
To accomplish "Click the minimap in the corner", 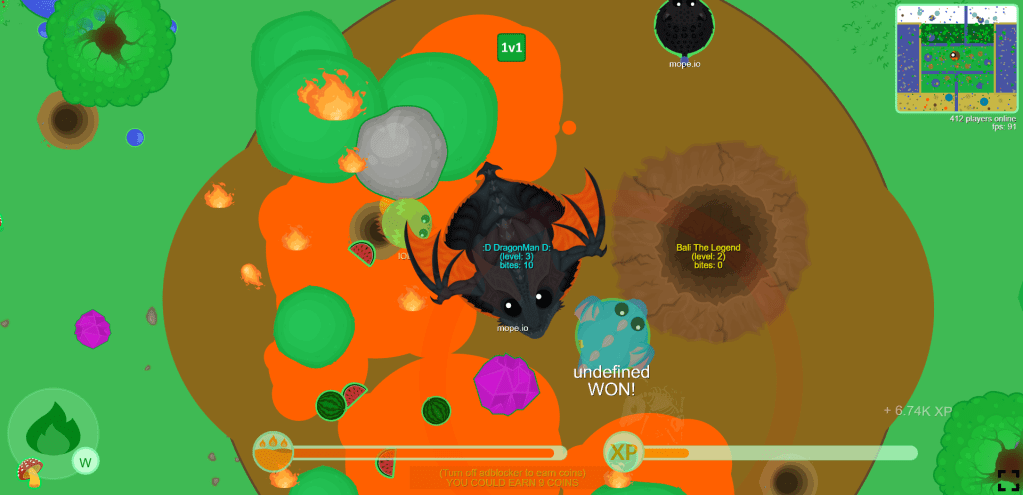I will click(956, 58).
